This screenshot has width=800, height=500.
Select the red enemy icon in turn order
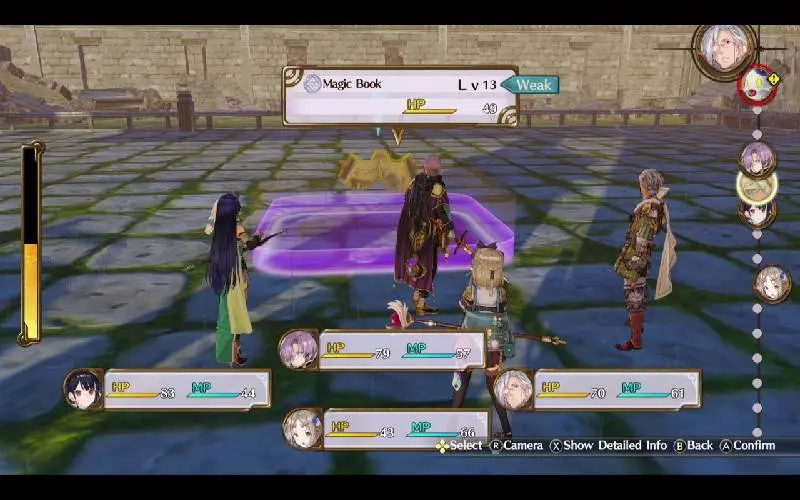pyautogui.click(x=757, y=84)
